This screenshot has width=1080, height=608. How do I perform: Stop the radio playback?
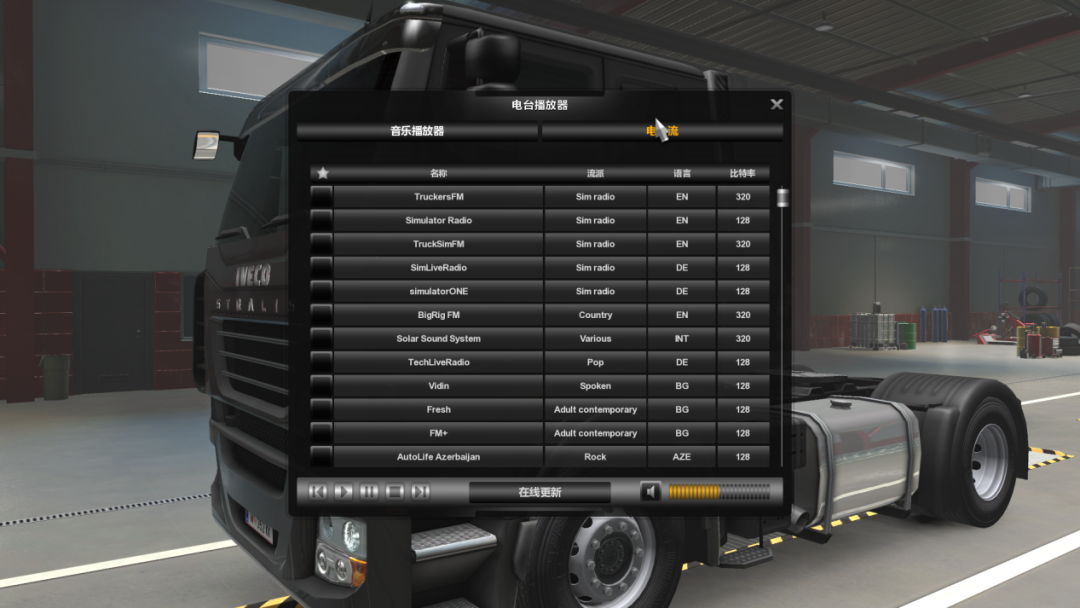(x=394, y=492)
